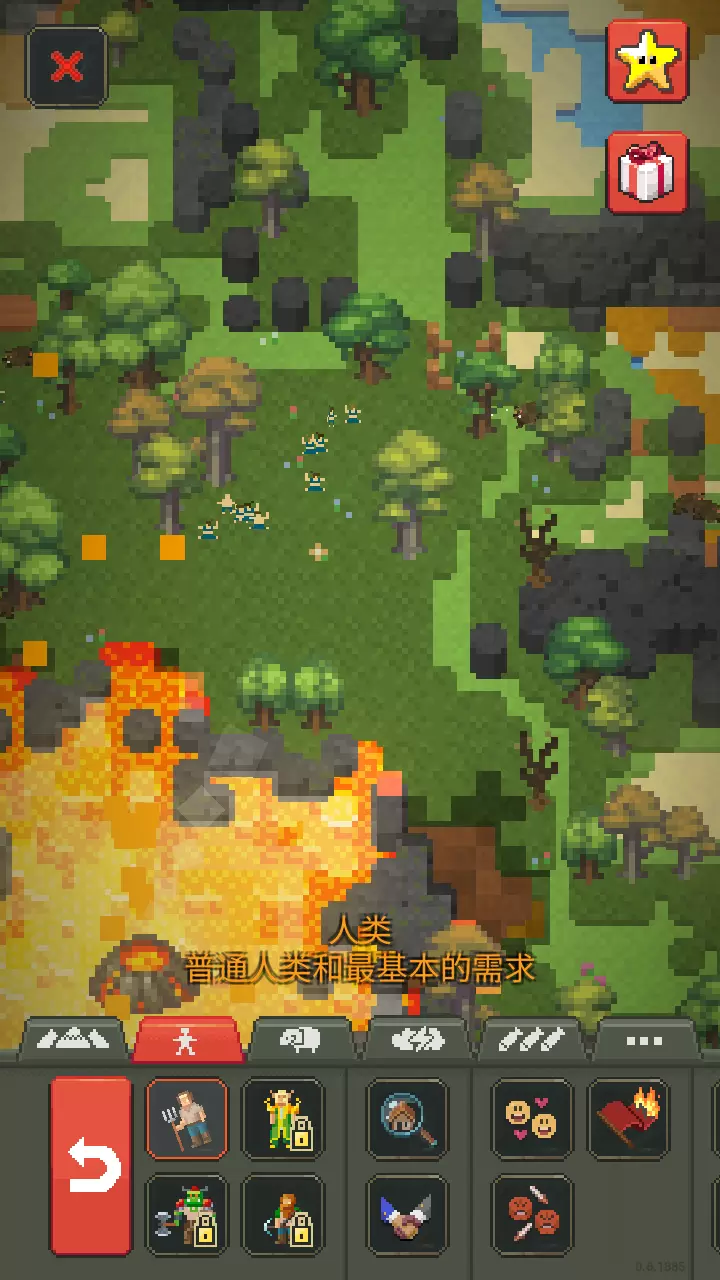Screen dimensions: 720x1280
Task: Open the three-dots more tab
Action: [x=644, y=1041]
